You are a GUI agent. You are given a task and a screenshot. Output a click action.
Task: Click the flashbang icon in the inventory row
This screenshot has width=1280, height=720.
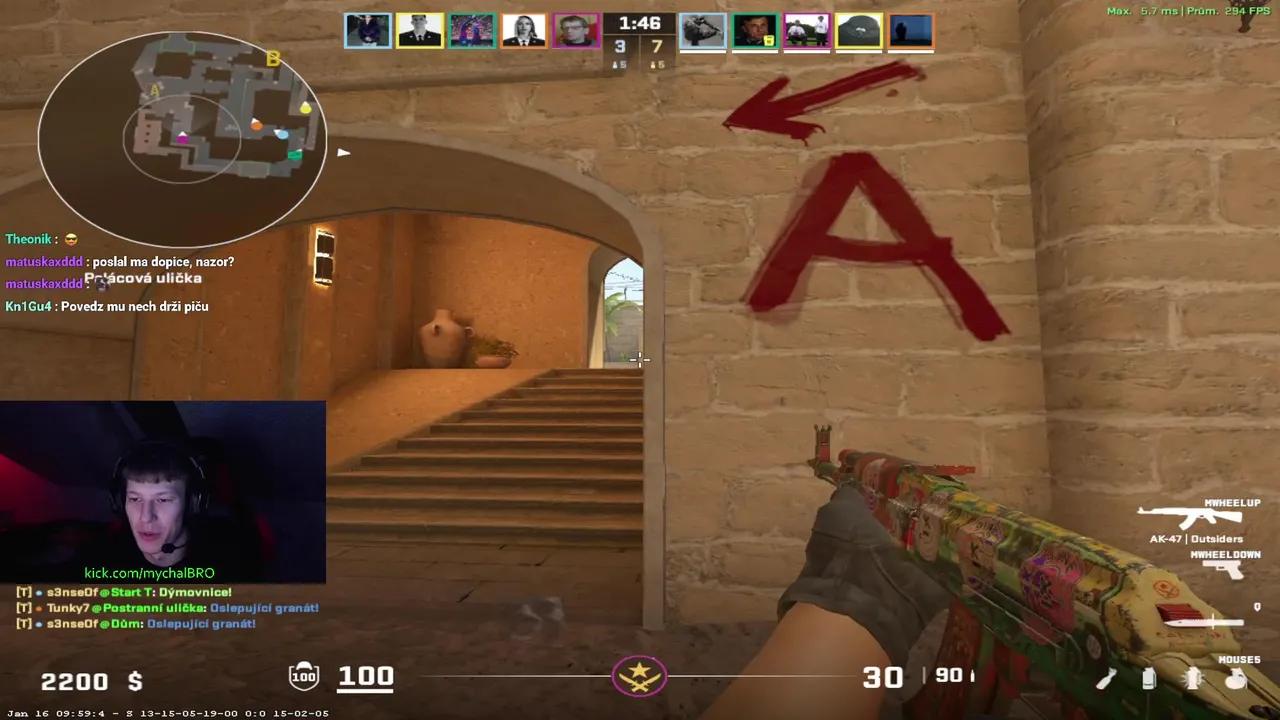(1192, 679)
